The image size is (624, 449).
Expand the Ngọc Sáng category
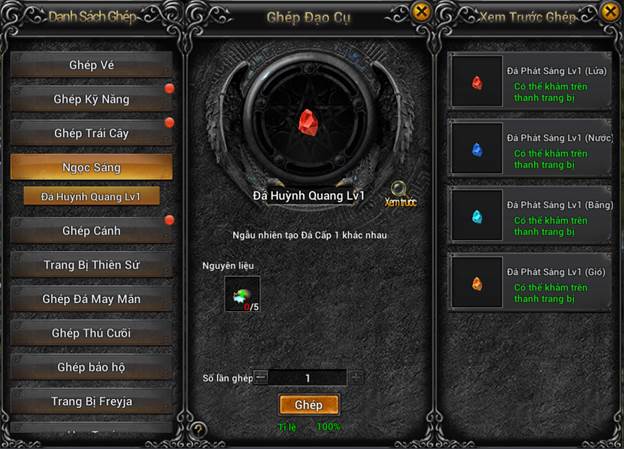point(92,166)
